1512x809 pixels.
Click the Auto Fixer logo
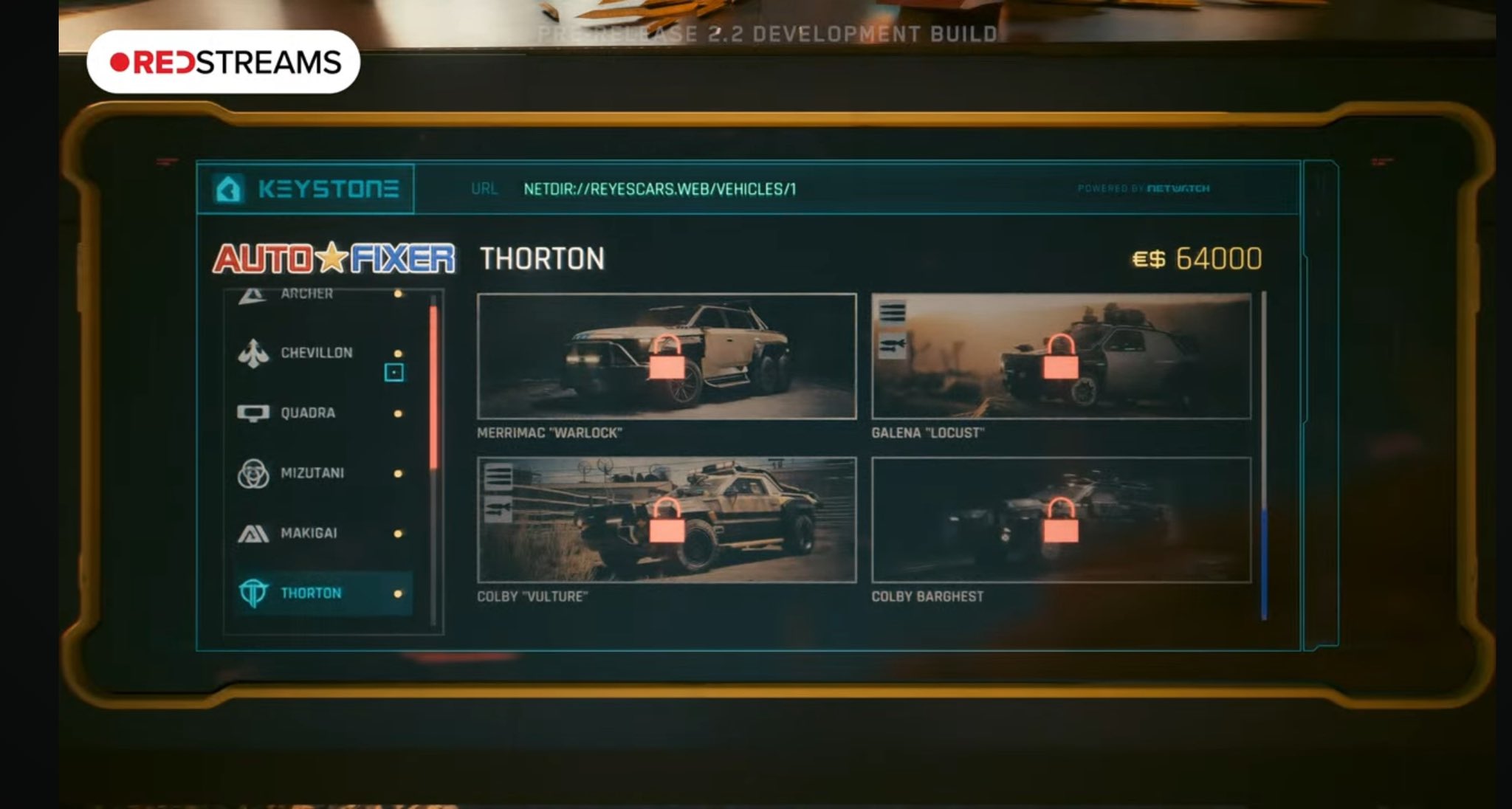[334, 258]
